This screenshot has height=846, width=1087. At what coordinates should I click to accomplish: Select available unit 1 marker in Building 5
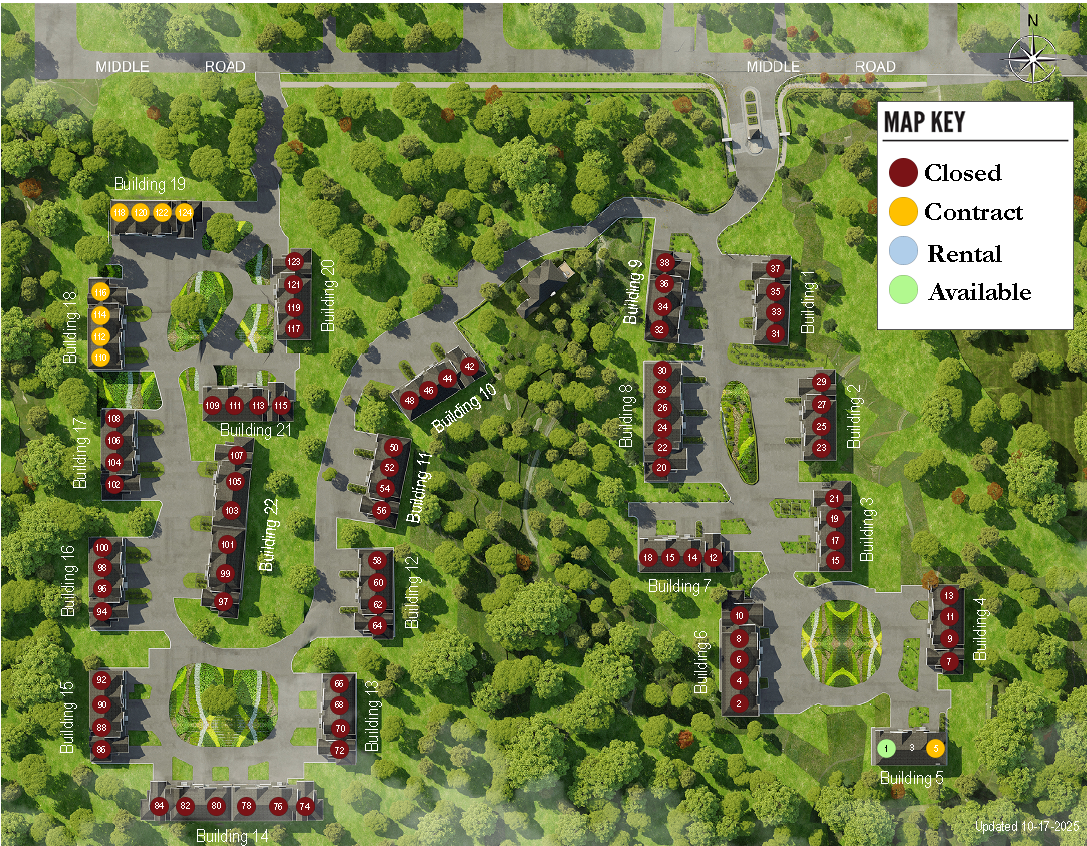tap(886, 747)
